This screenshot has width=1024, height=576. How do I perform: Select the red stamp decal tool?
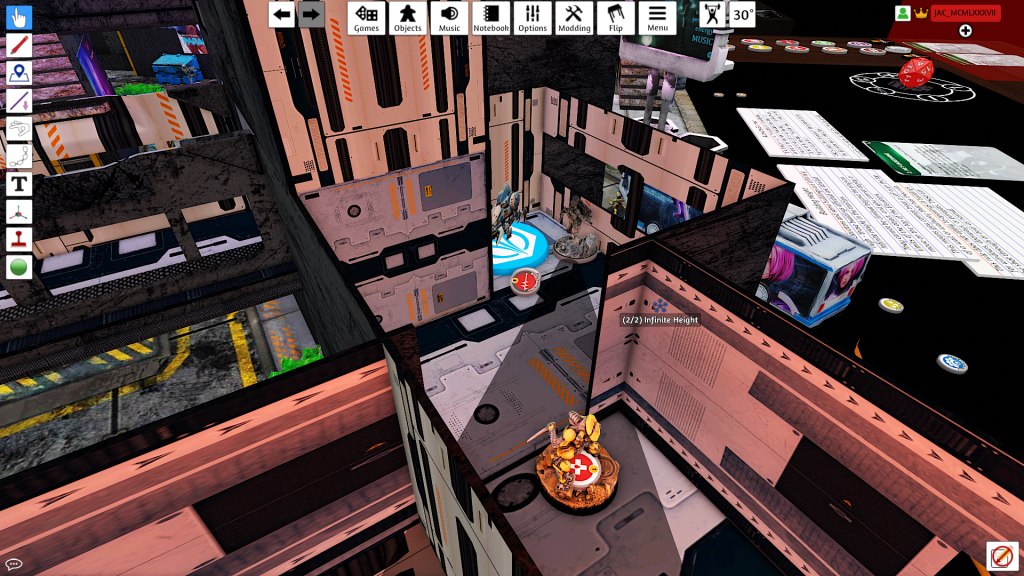pos(19,240)
